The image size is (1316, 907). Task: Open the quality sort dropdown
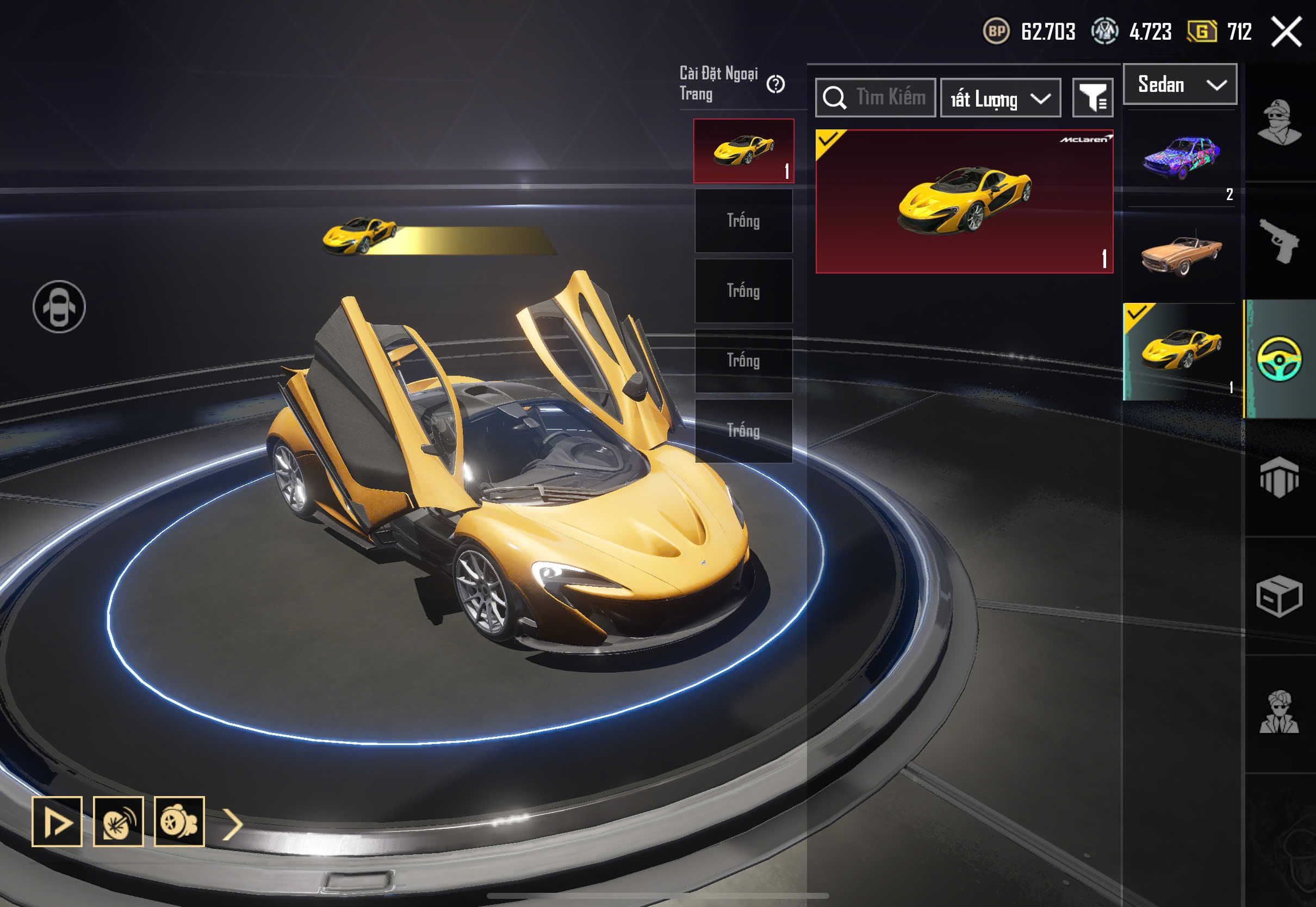pos(1000,99)
